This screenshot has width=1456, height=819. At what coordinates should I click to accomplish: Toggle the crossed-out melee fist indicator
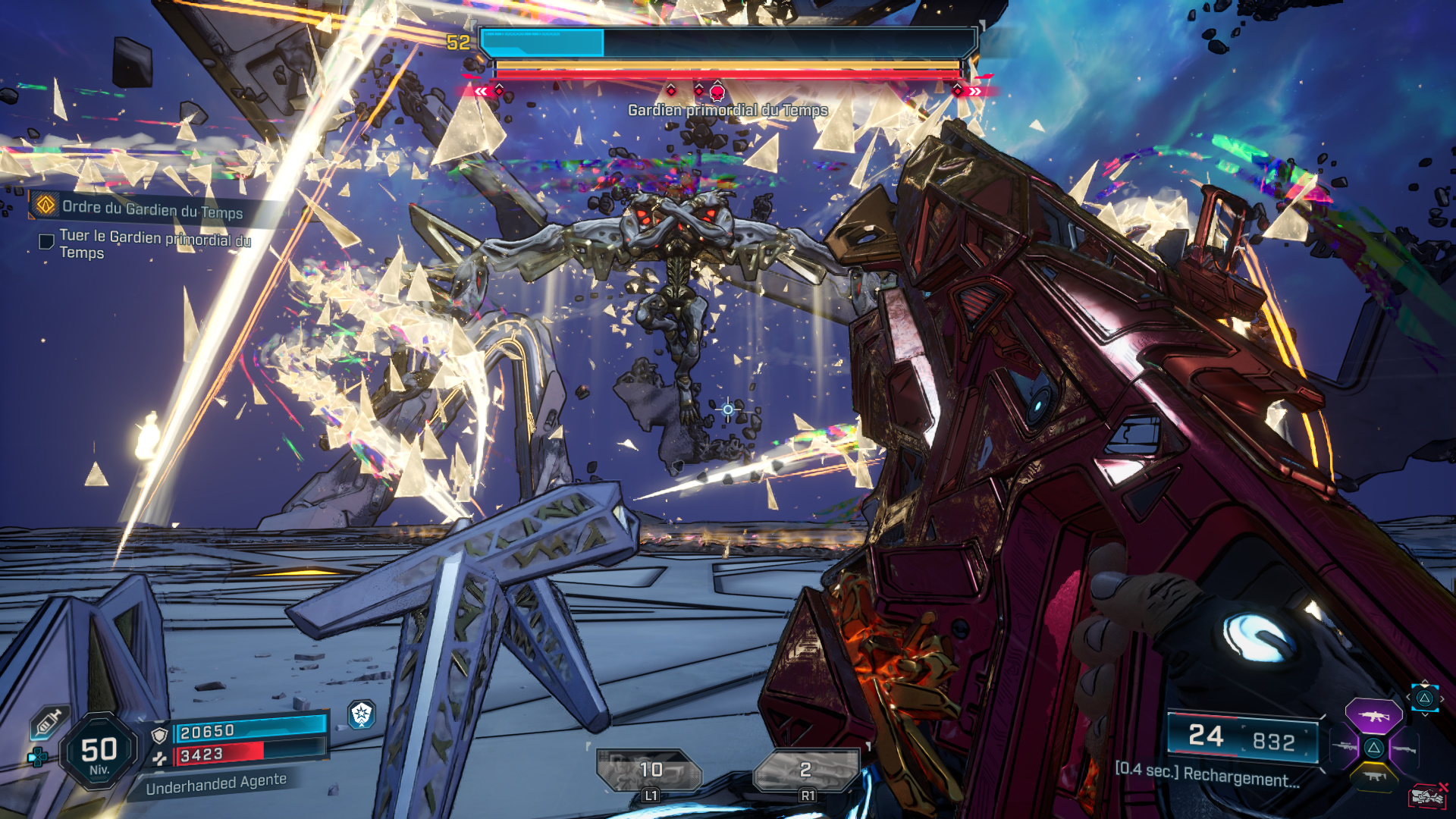pyautogui.click(x=1427, y=795)
